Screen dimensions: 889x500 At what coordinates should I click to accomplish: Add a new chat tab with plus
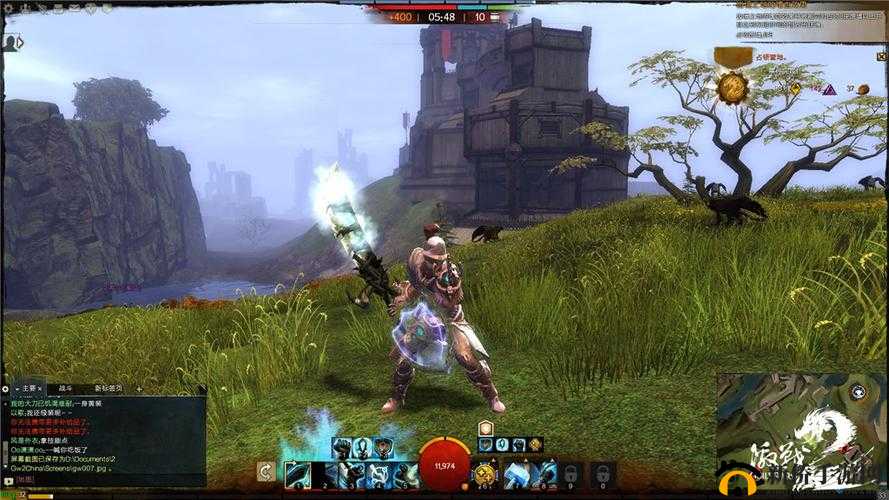[x=139, y=388]
